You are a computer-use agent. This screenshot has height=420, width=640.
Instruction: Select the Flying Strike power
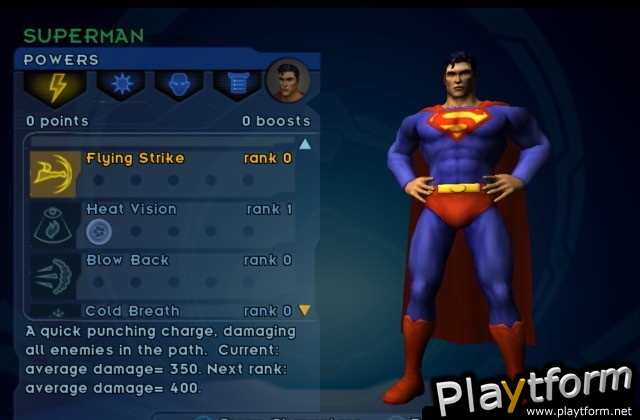135,158
